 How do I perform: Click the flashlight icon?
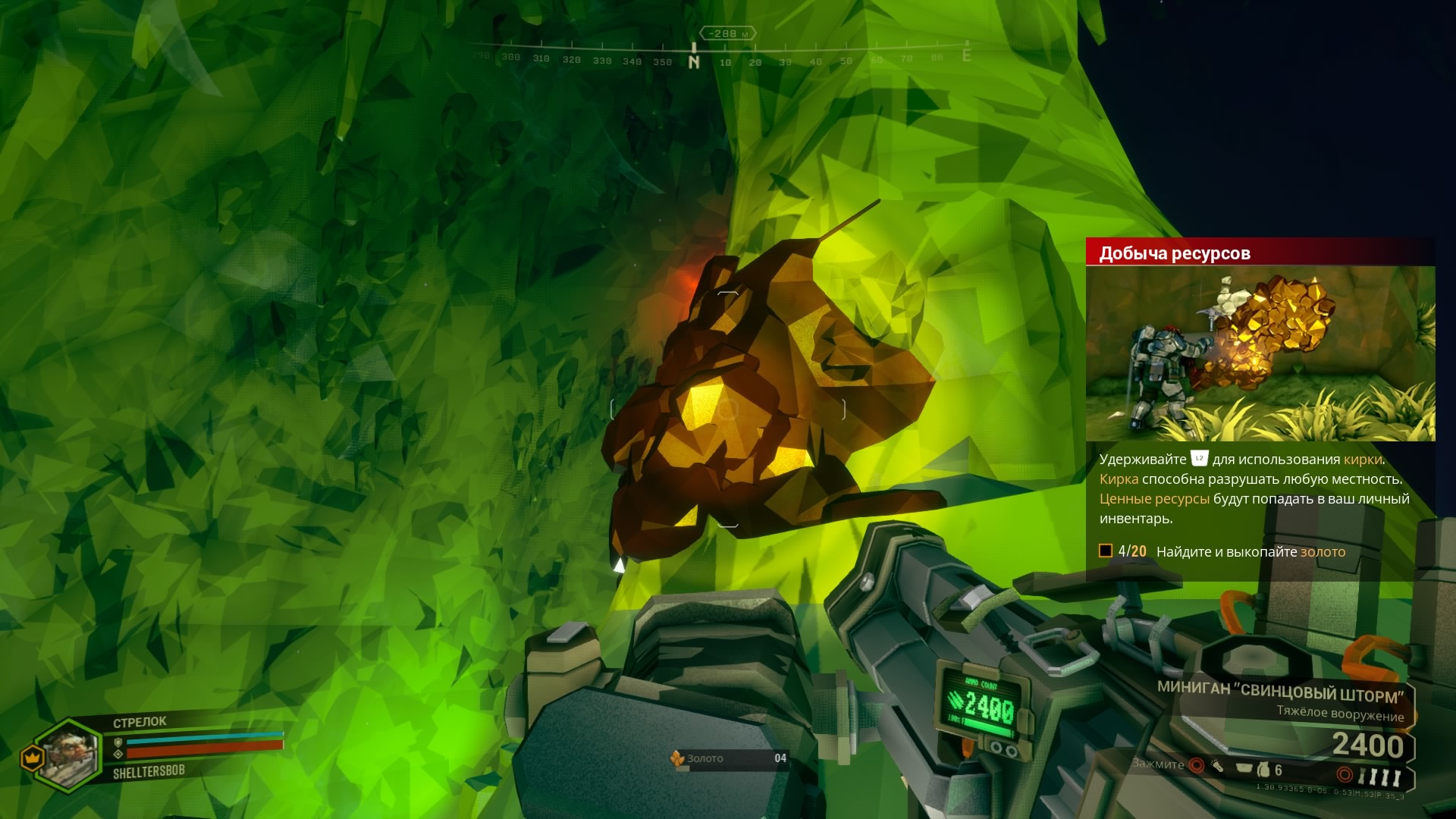[x=1217, y=767]
